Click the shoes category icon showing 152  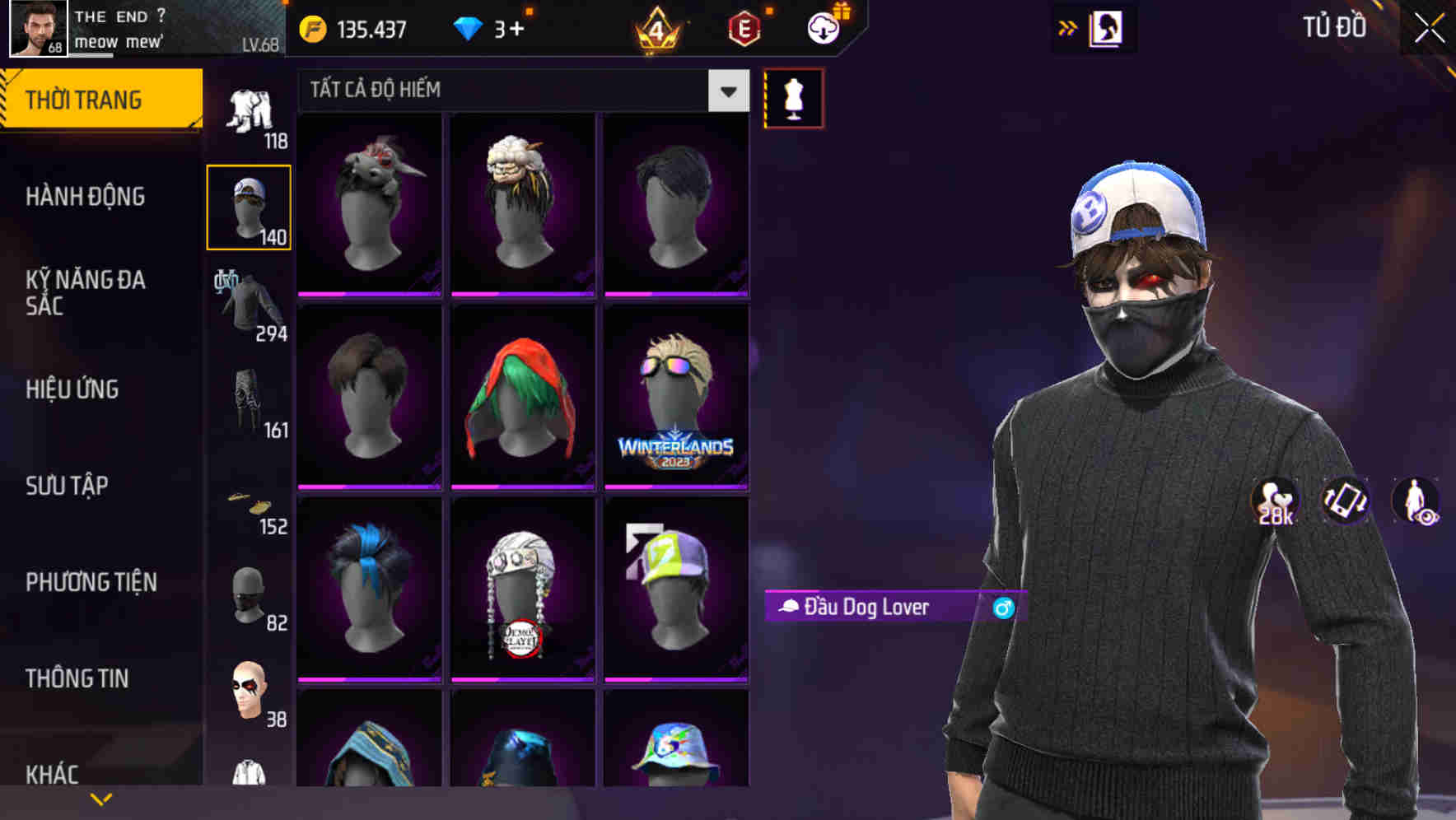tap(249, 502)
